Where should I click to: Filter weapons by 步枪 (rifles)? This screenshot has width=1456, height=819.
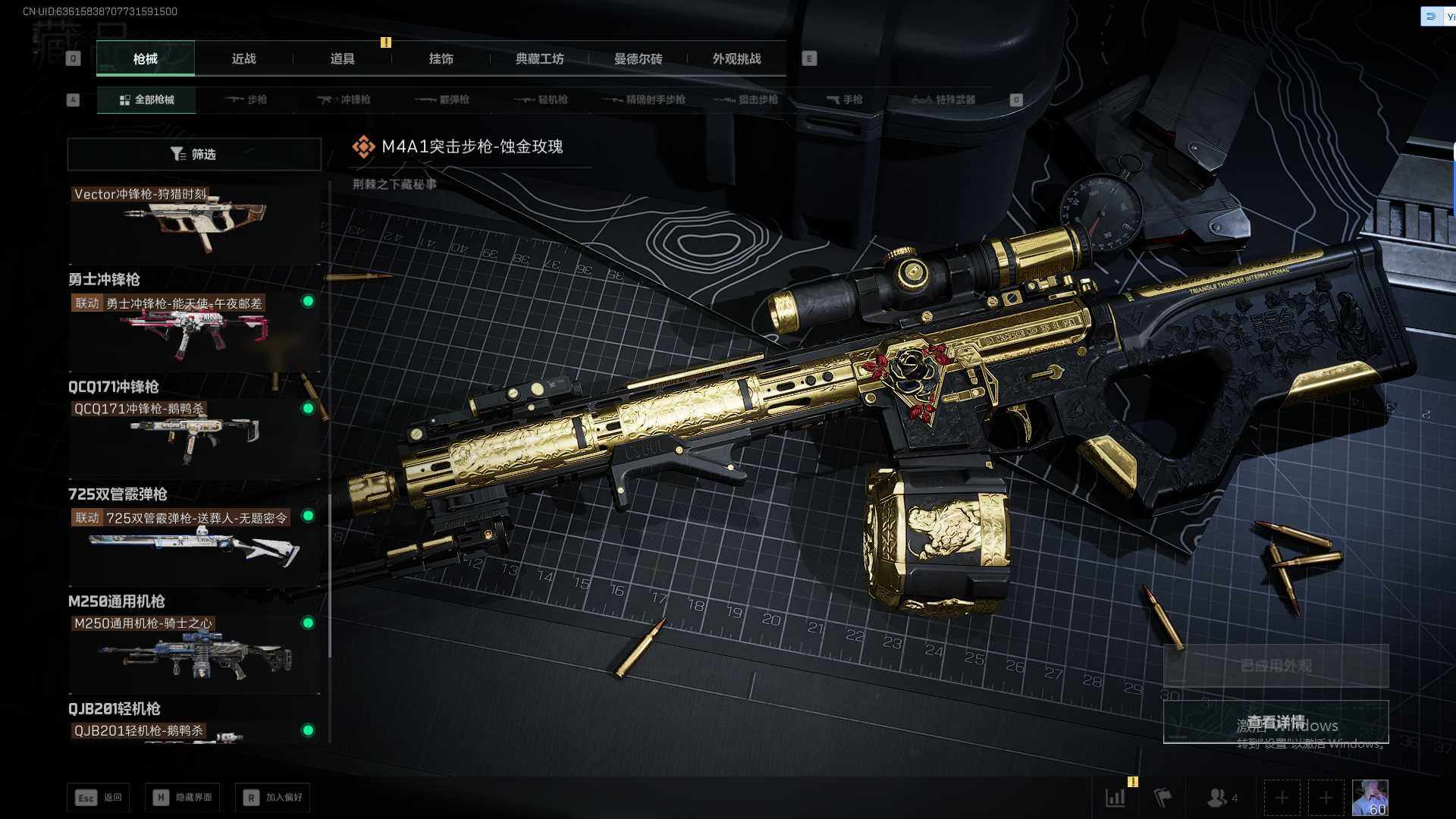[x=246, y=99]
